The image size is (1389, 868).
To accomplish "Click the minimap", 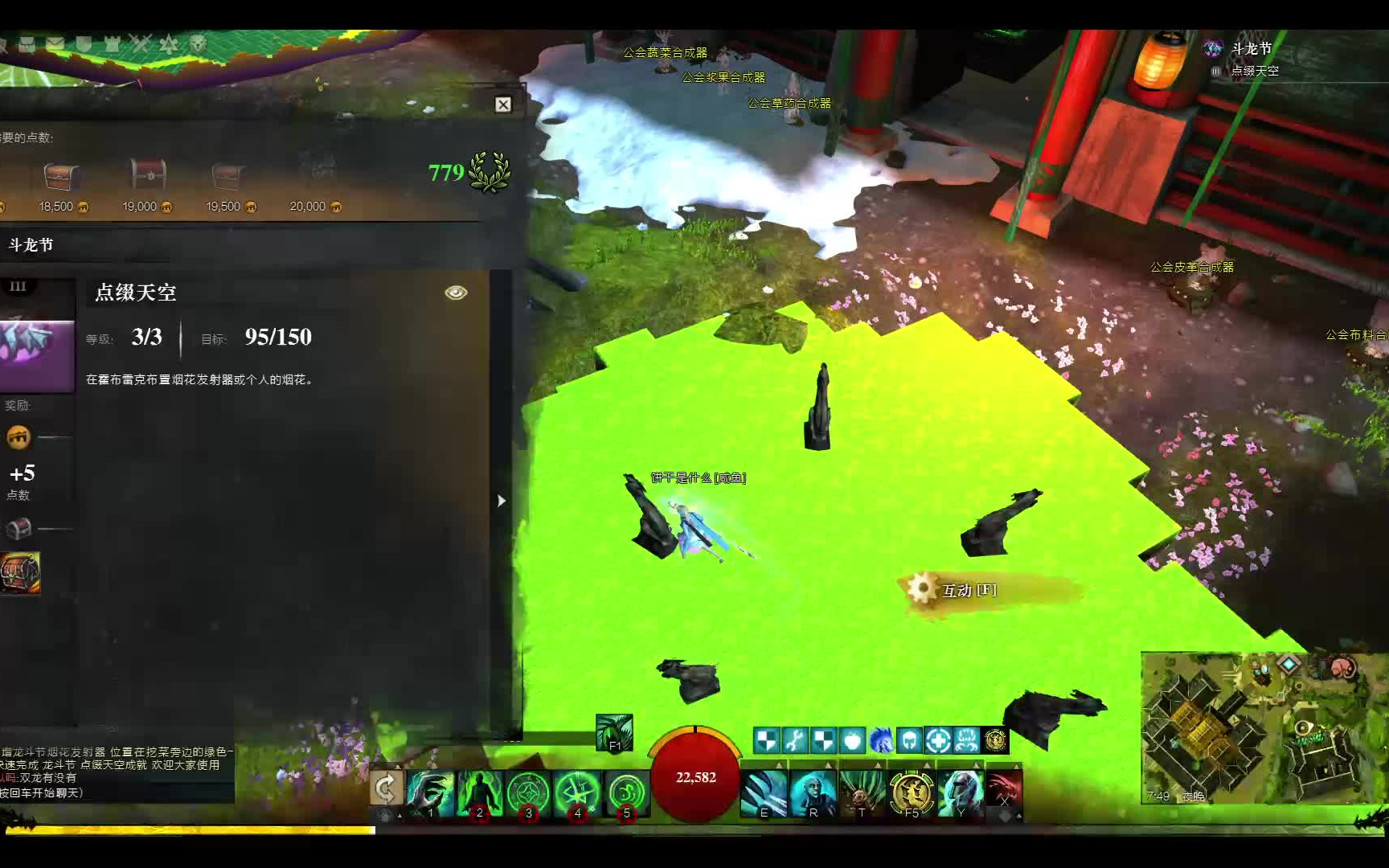I will 1260,729.
